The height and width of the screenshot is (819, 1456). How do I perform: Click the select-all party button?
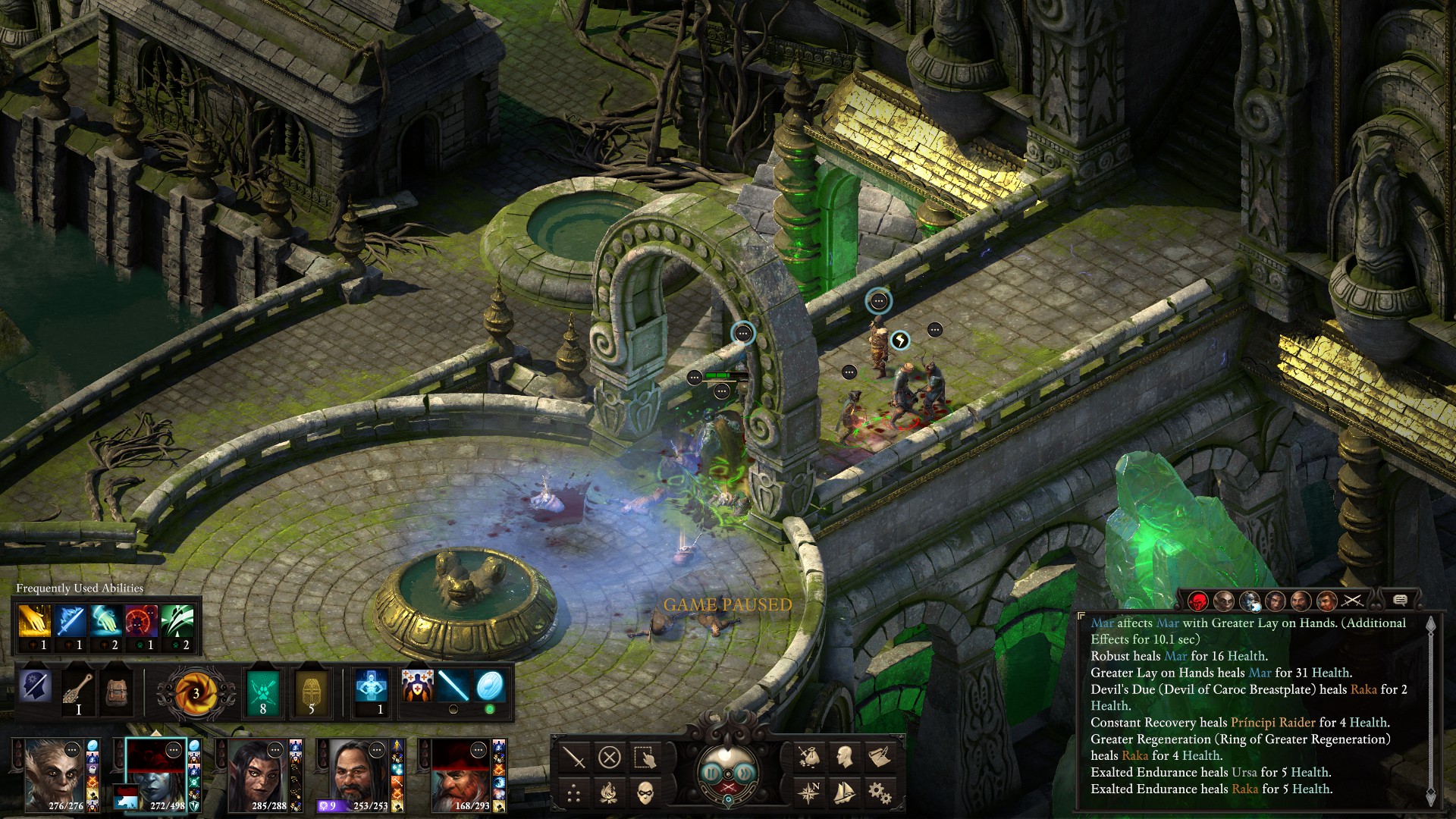click(645, 757)
